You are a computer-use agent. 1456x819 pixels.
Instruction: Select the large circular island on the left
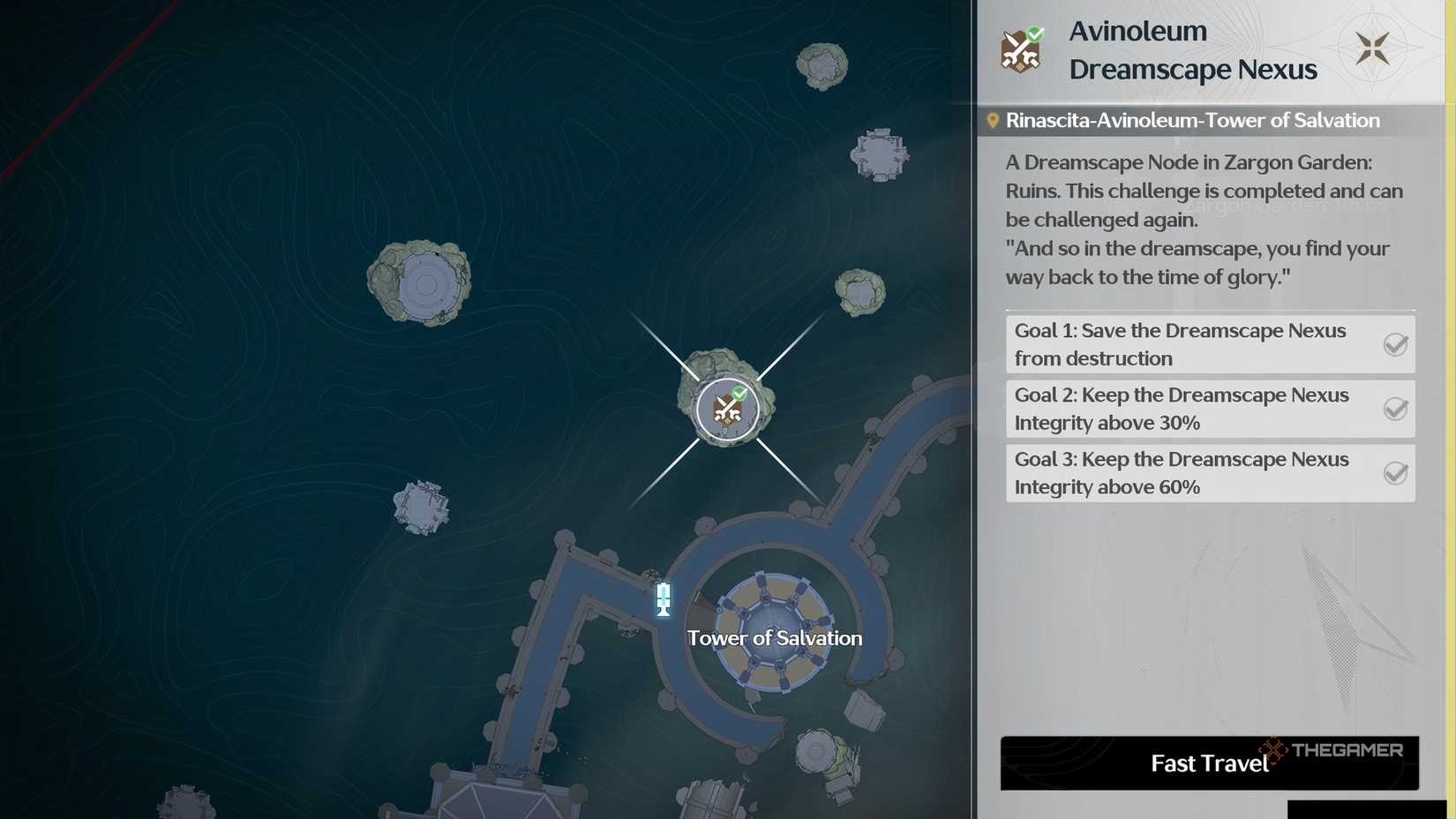[422, 281]
